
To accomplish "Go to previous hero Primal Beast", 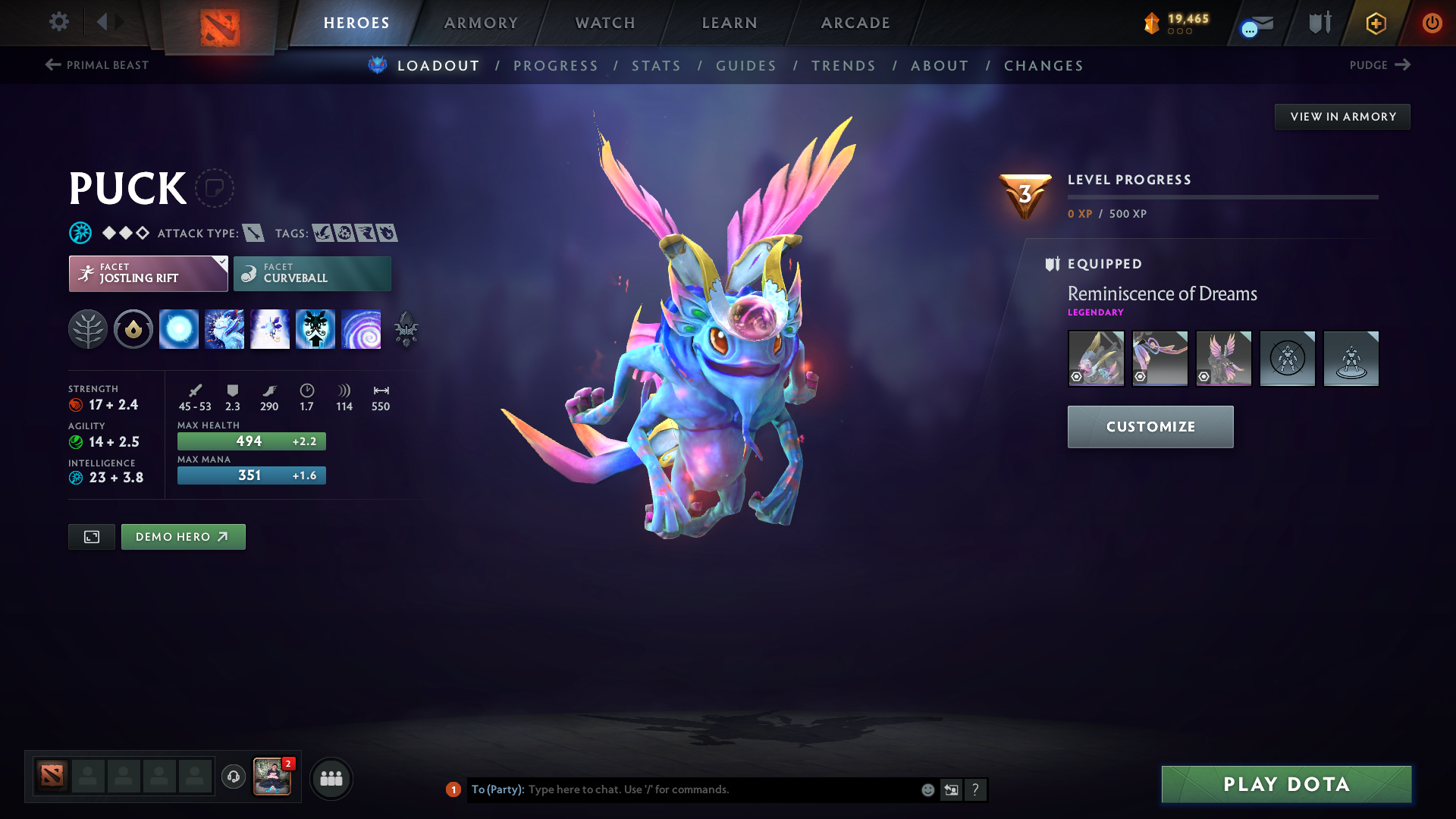I will pos(97,65).
